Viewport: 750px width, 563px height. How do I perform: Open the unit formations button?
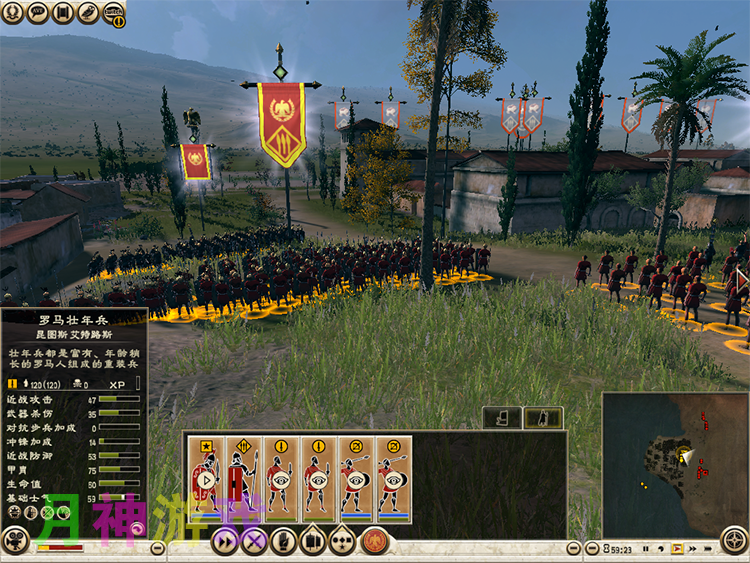313,541
